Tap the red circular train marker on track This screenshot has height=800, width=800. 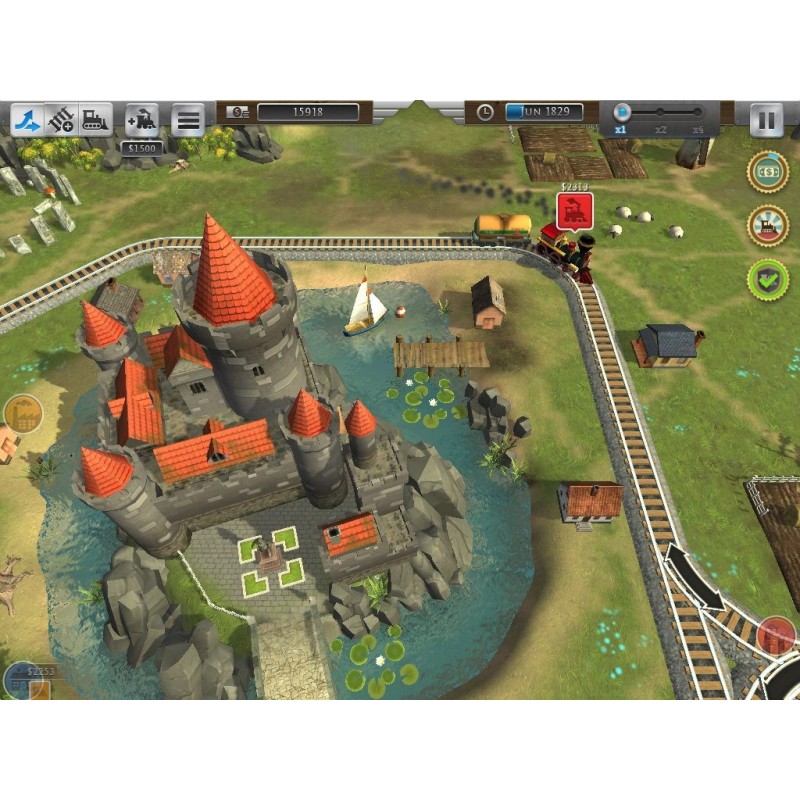point(776,636)
